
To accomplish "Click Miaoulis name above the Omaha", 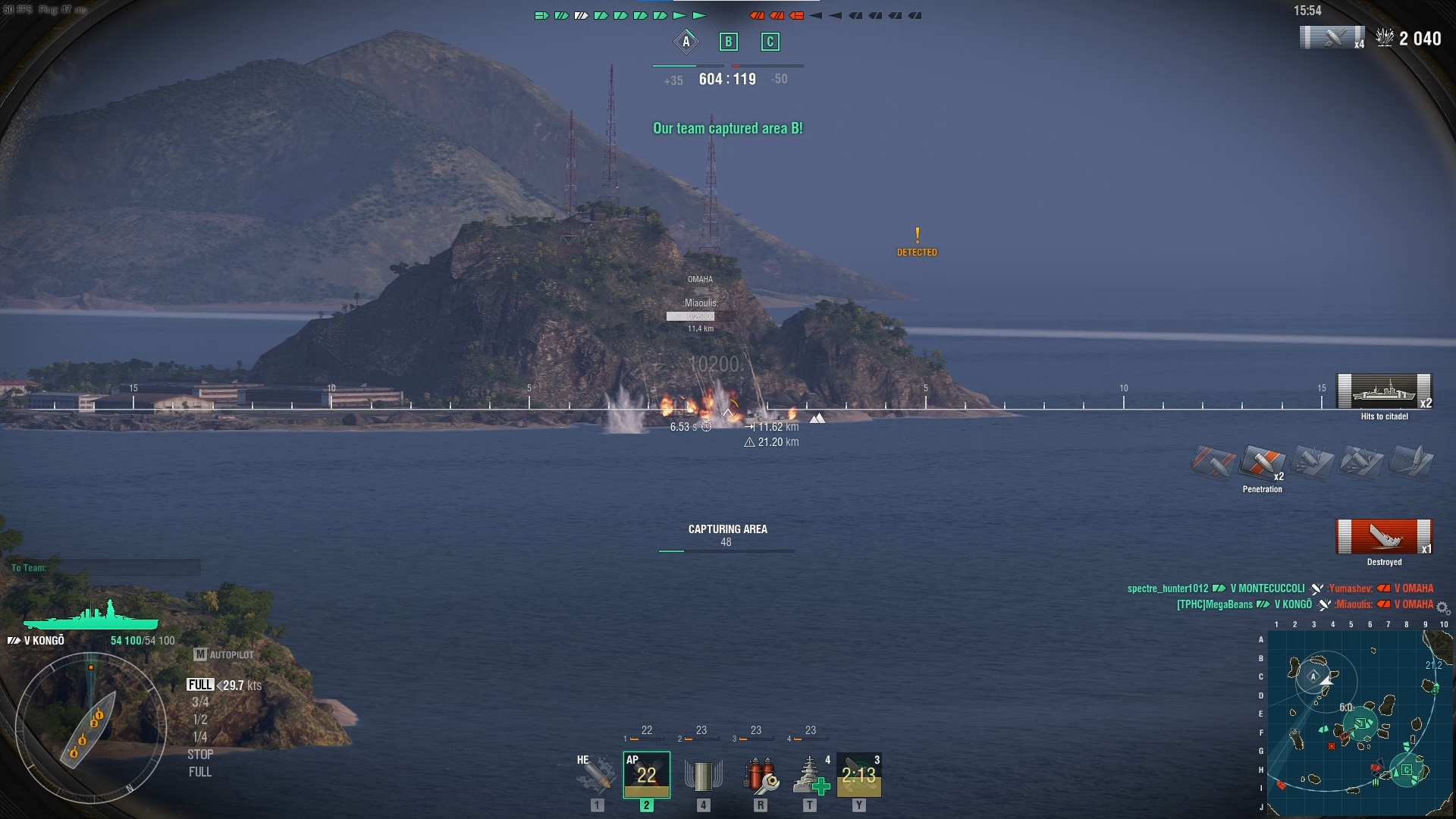I will pyautogui.click(x=701, y=301).
